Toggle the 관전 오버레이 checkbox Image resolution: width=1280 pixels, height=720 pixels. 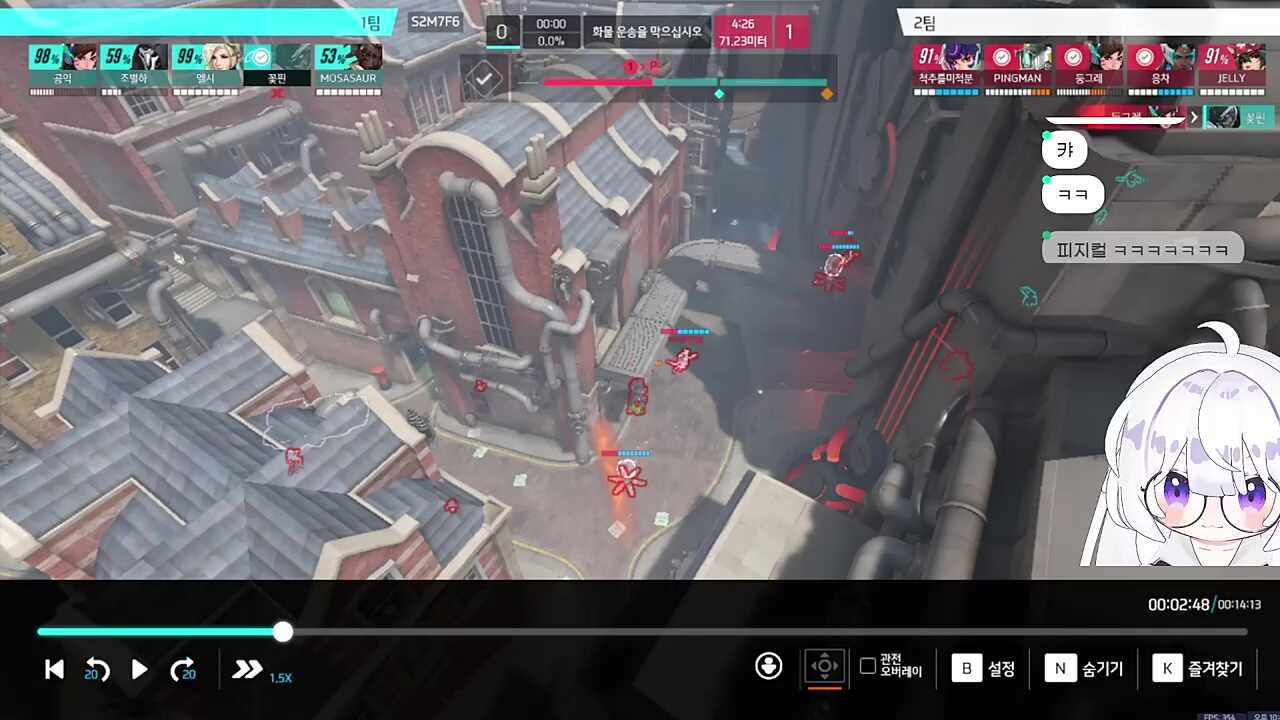point(868,666)
